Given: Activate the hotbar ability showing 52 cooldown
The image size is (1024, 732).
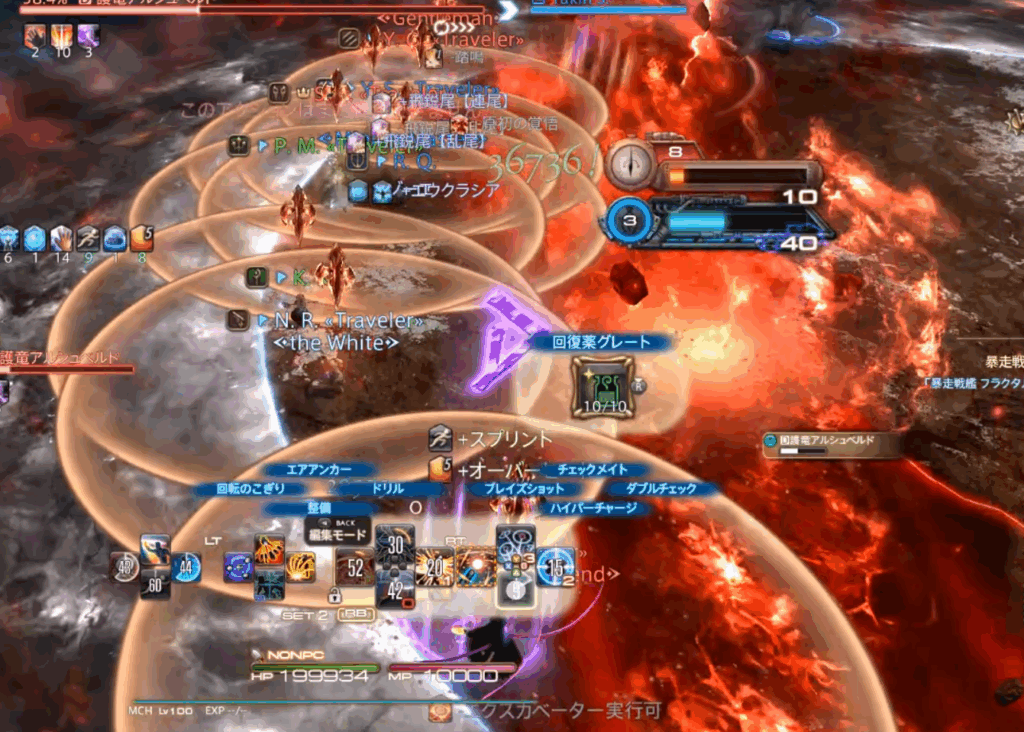Looking at the screenshot, I should coord(355,567).
